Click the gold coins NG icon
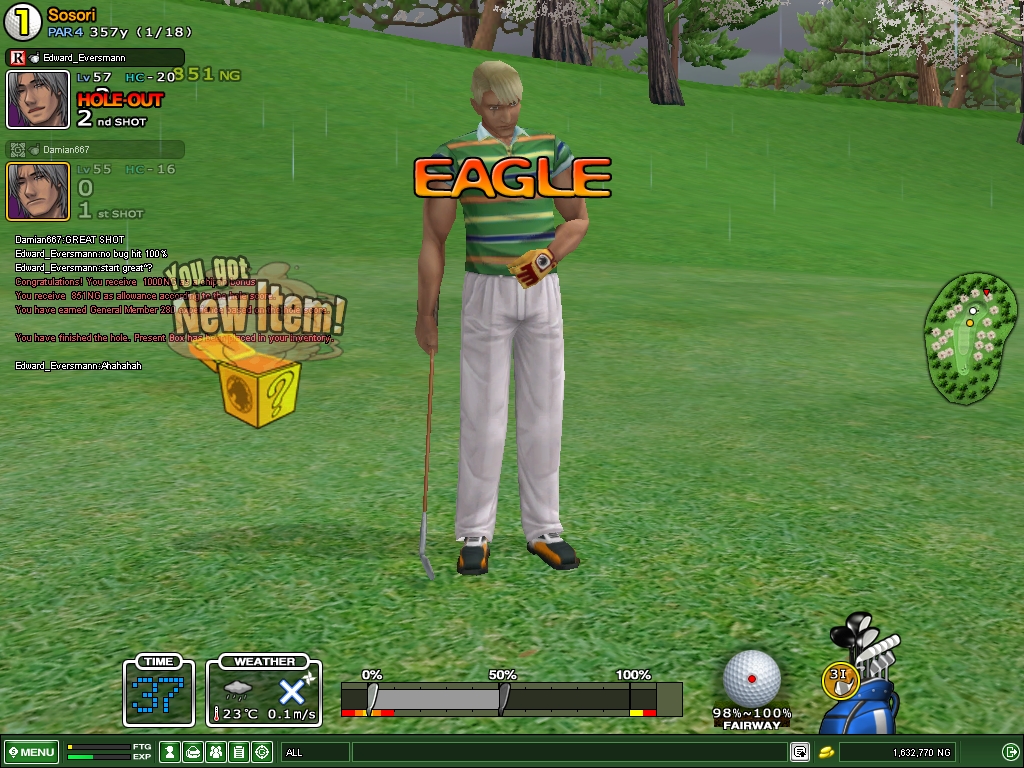The image size is (1024, 768). [826, 752]
